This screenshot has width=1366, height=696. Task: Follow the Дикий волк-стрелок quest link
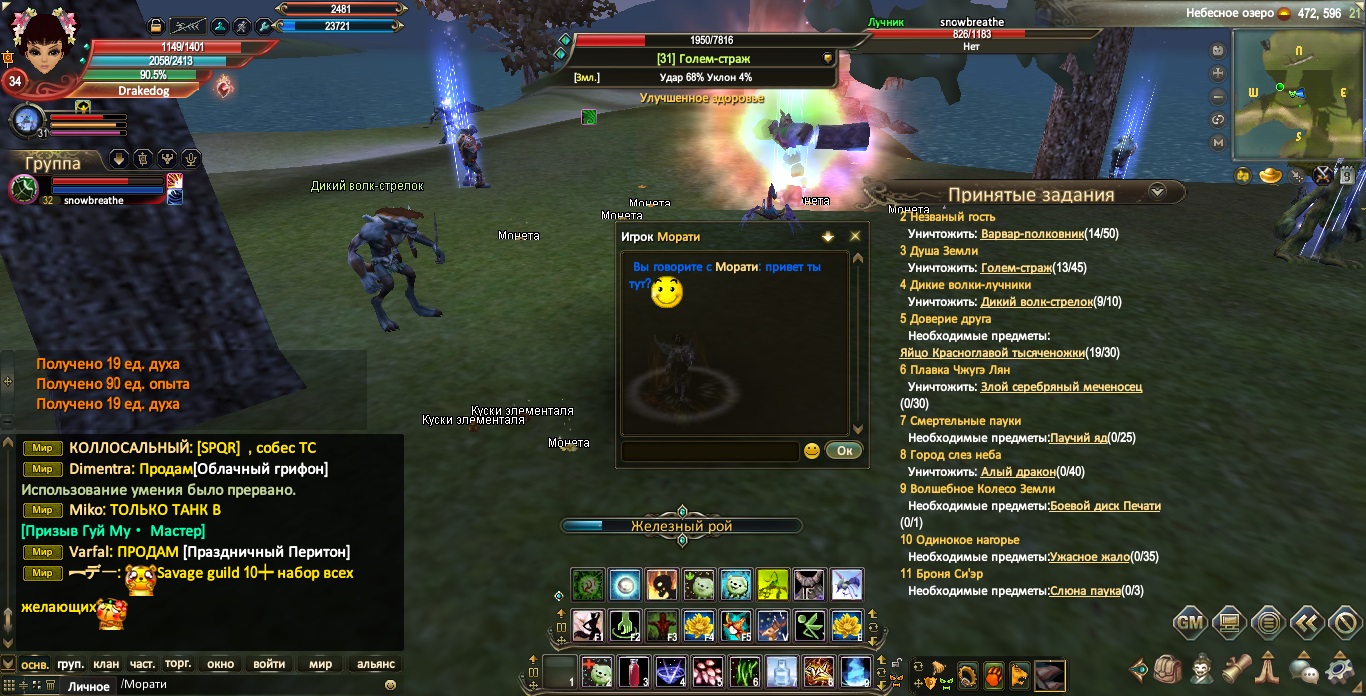pos(1036,302)
